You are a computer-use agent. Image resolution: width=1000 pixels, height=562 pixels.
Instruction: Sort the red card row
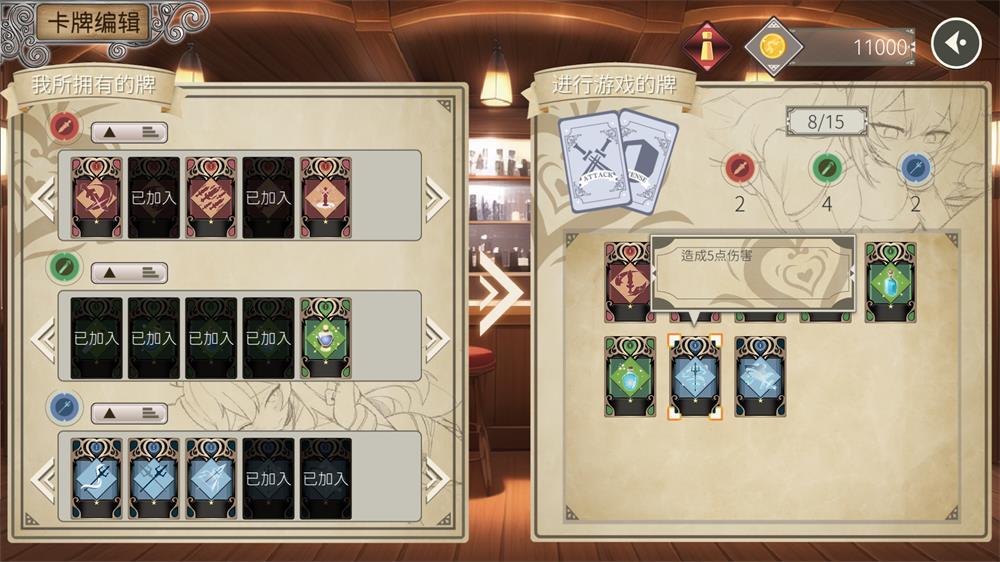point(129,132)
